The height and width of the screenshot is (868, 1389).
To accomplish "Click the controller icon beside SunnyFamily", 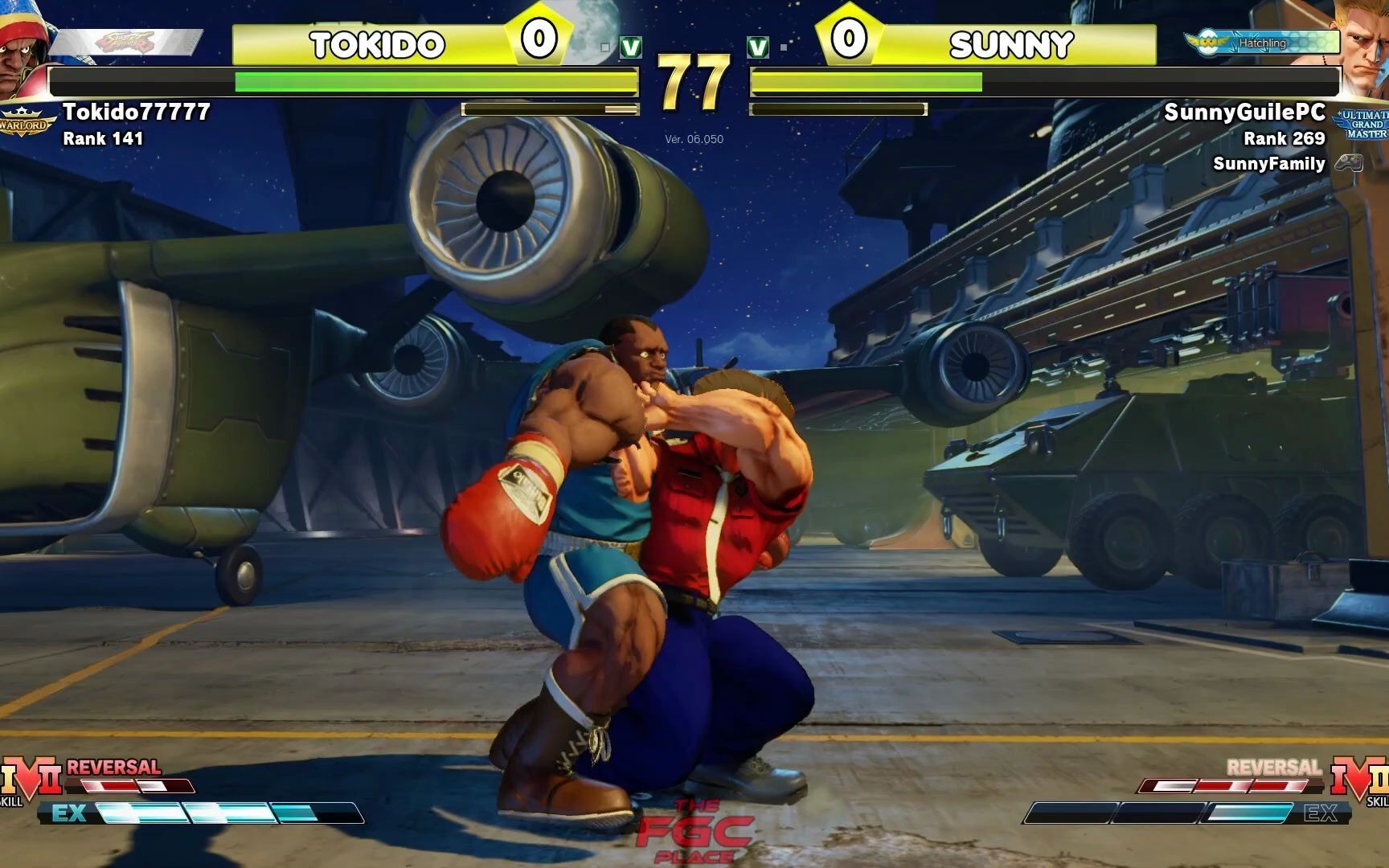I will [x=1349, y=163].
